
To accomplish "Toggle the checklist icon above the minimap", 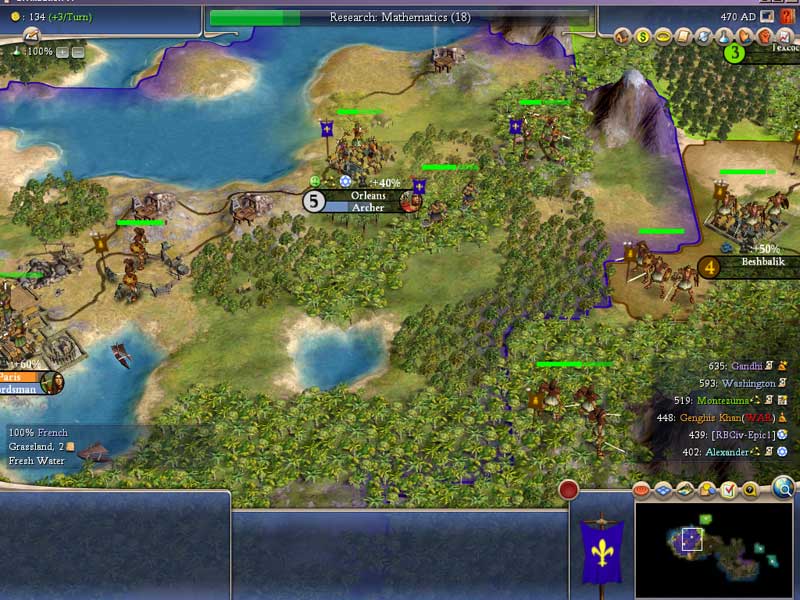I will click(x=729, y=490).
